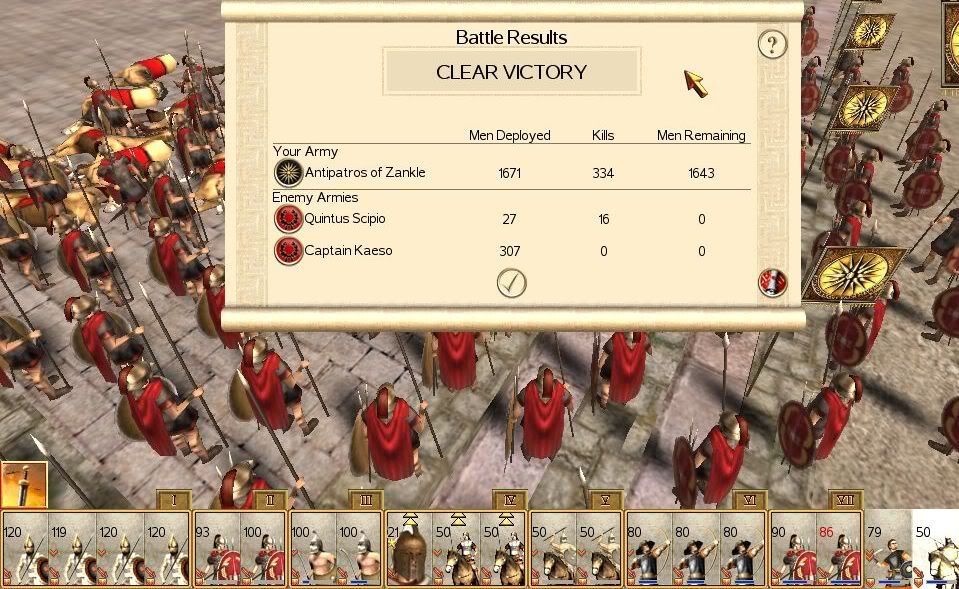
Task: Select unit group IV tab
Action: tap(509, 499)
